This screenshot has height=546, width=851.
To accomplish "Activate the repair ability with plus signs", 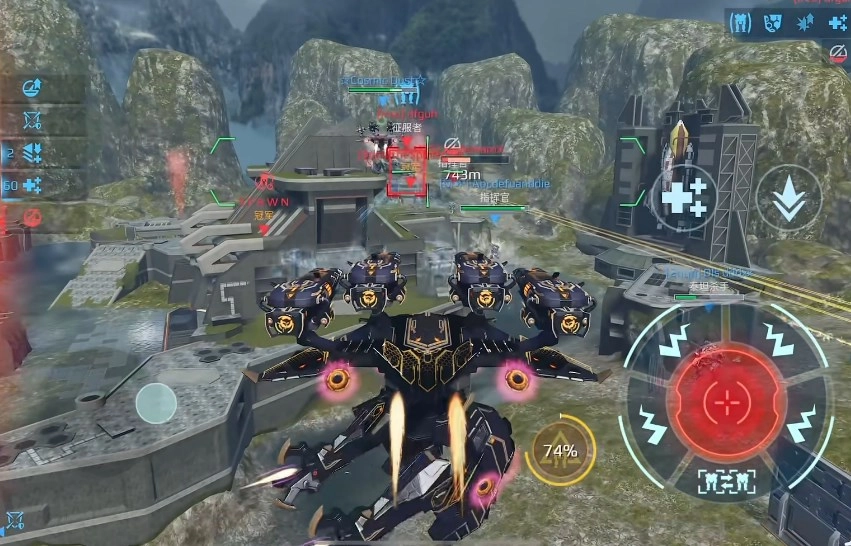I will [x=684, y=197].
